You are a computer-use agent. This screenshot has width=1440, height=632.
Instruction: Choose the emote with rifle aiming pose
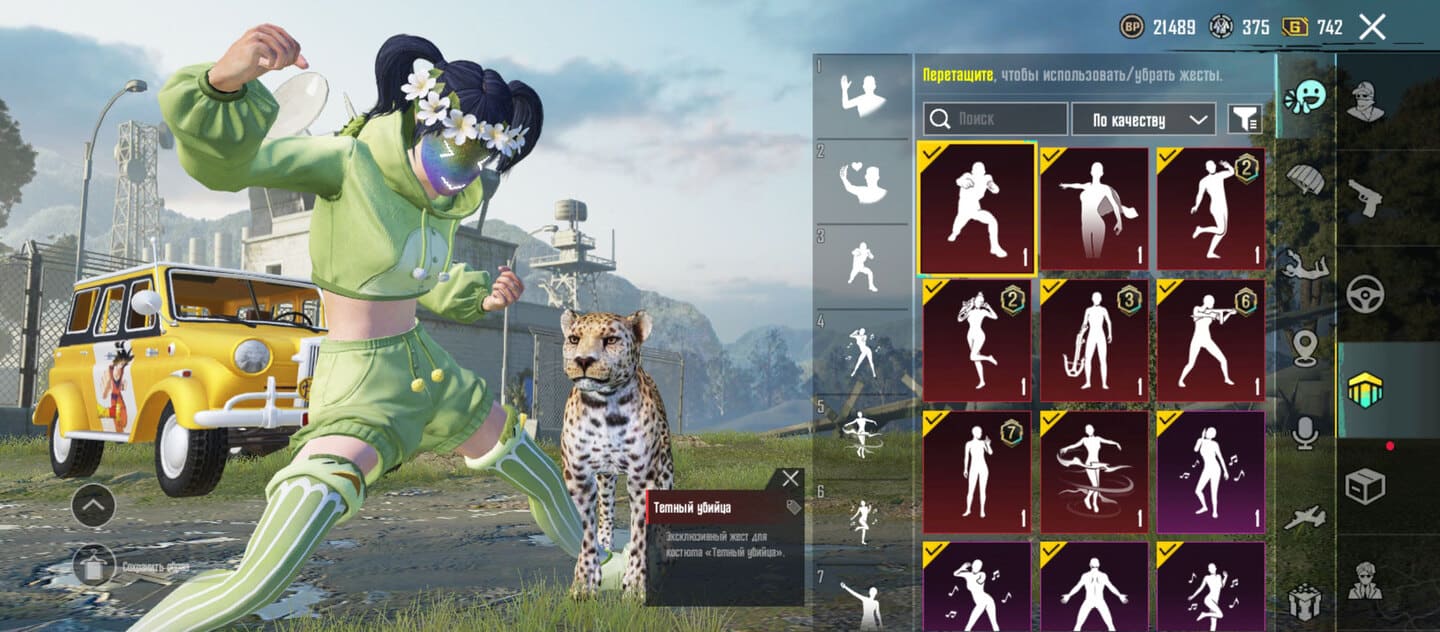pos(1210,340)
